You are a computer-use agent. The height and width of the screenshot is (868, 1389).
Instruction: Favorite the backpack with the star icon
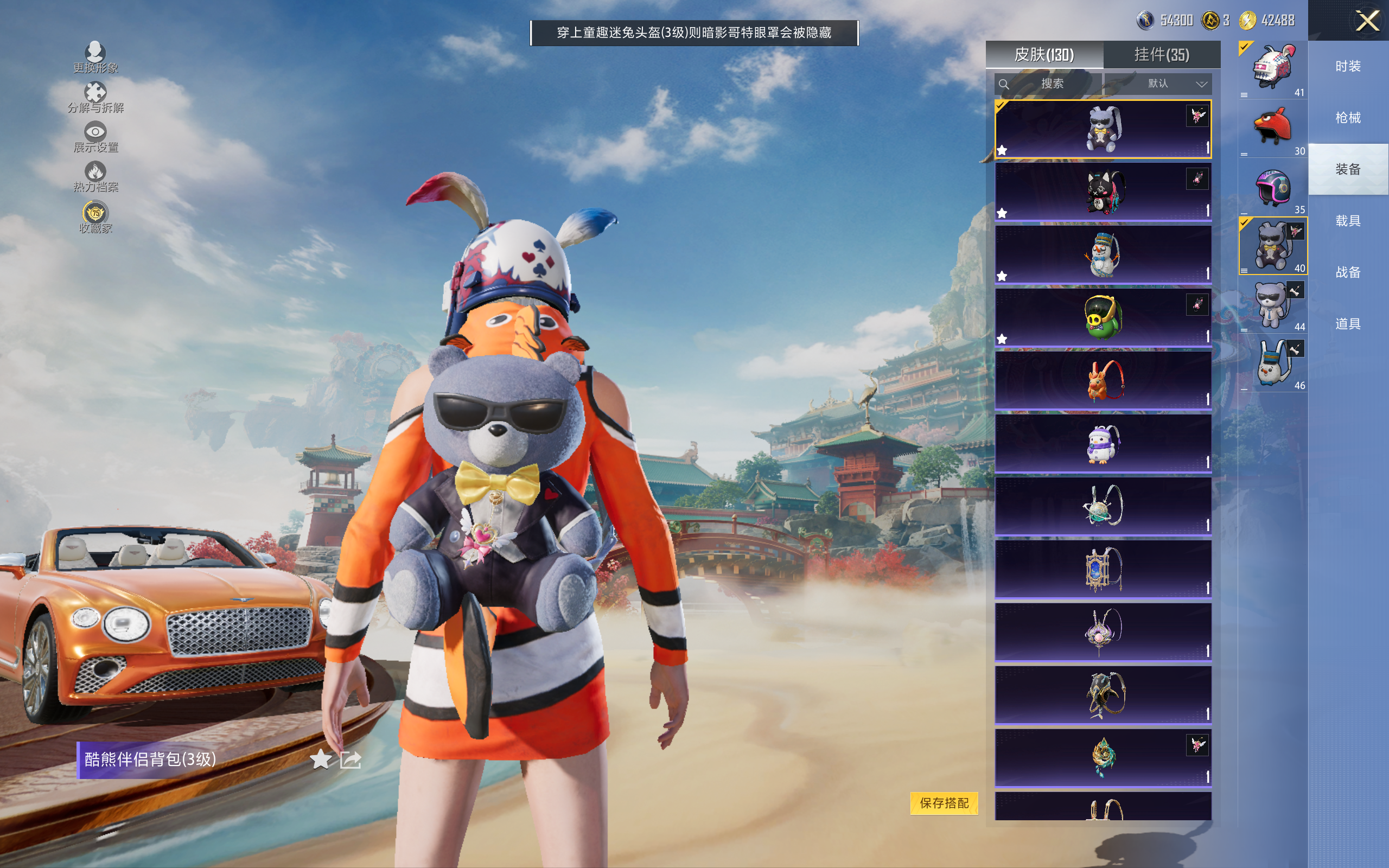pyautogui.click(x=320, y=759)
